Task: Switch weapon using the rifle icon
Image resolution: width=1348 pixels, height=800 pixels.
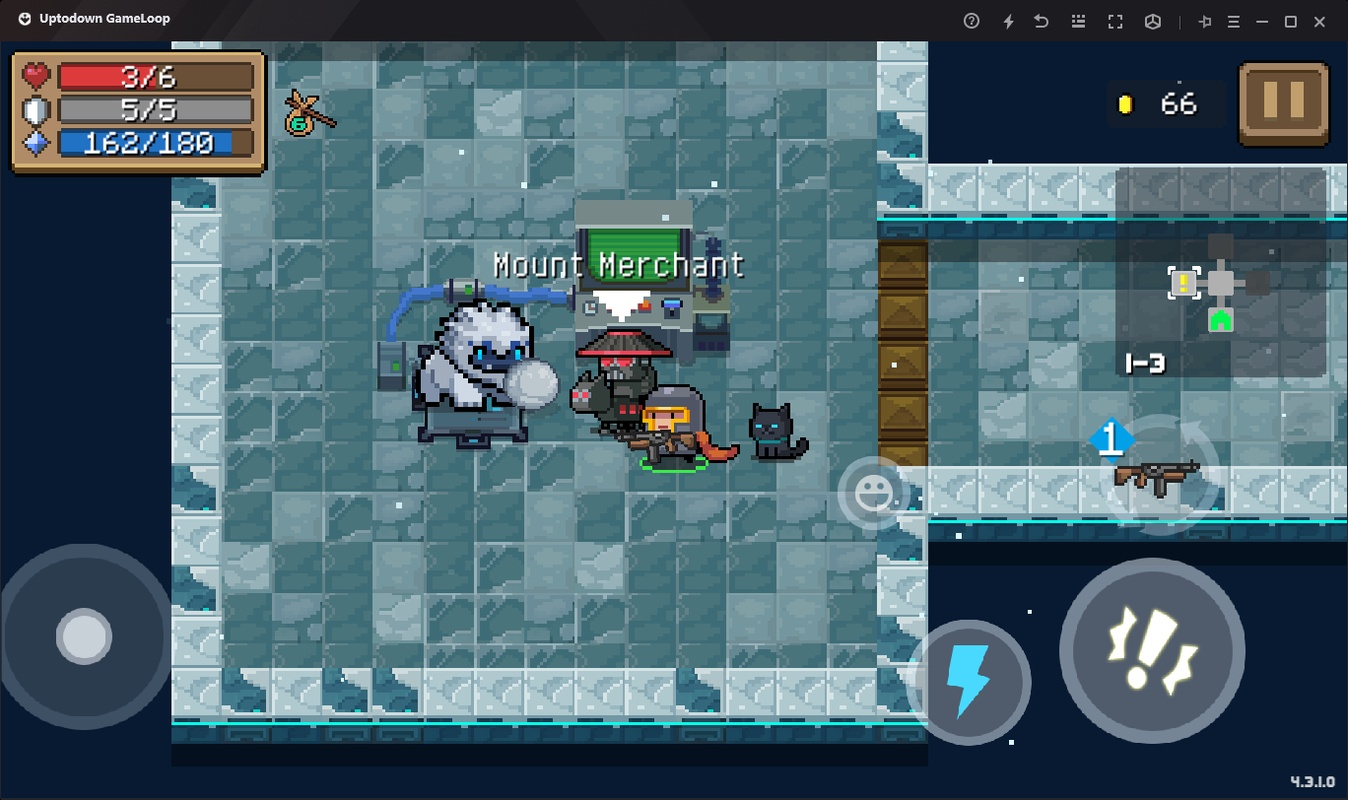Action: click(1158, 475)
